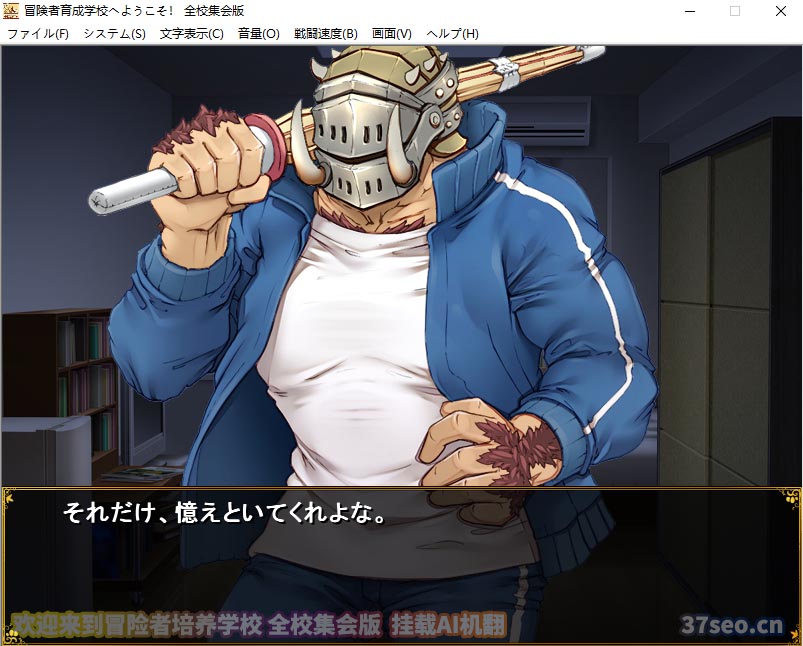Close the game window
The image size is (803, 646).
[780, 11]
